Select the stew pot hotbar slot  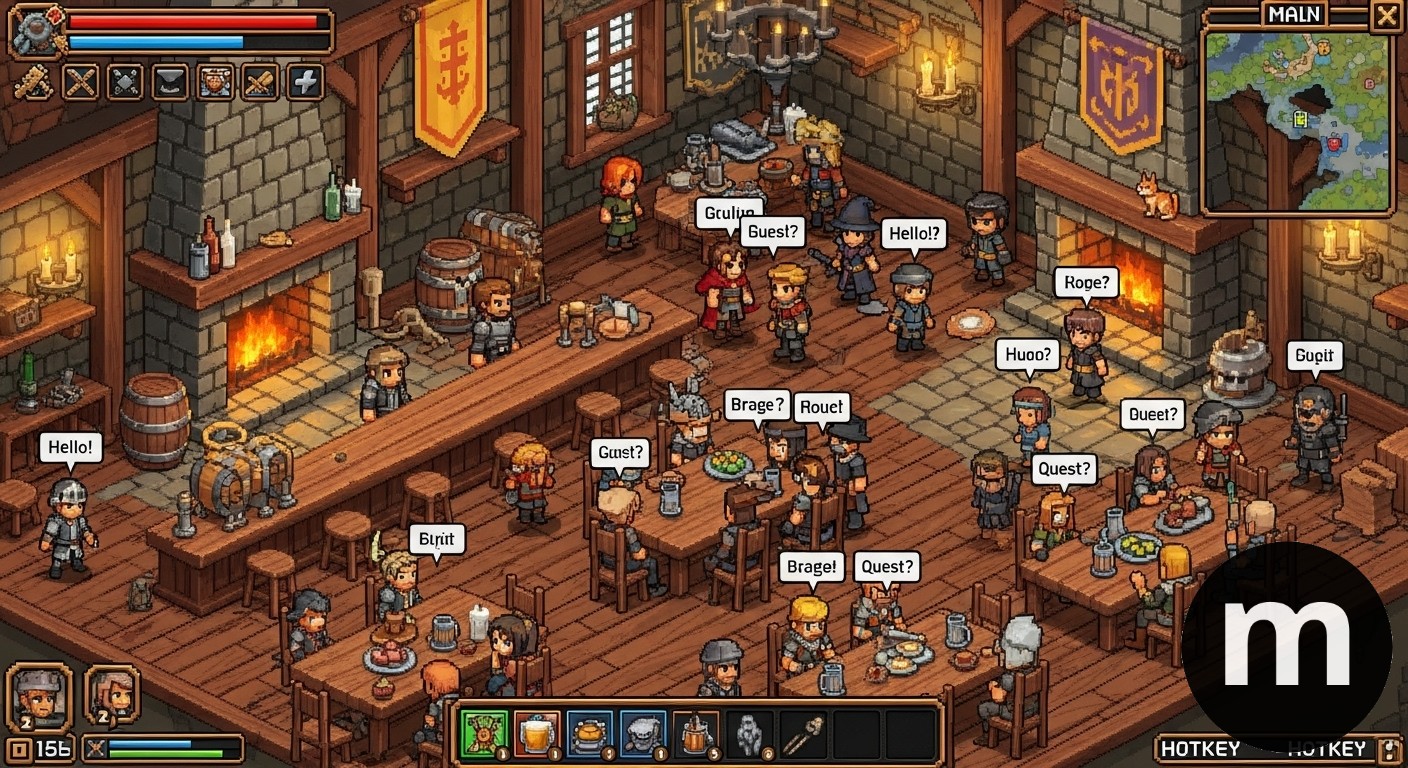(590, 735)
